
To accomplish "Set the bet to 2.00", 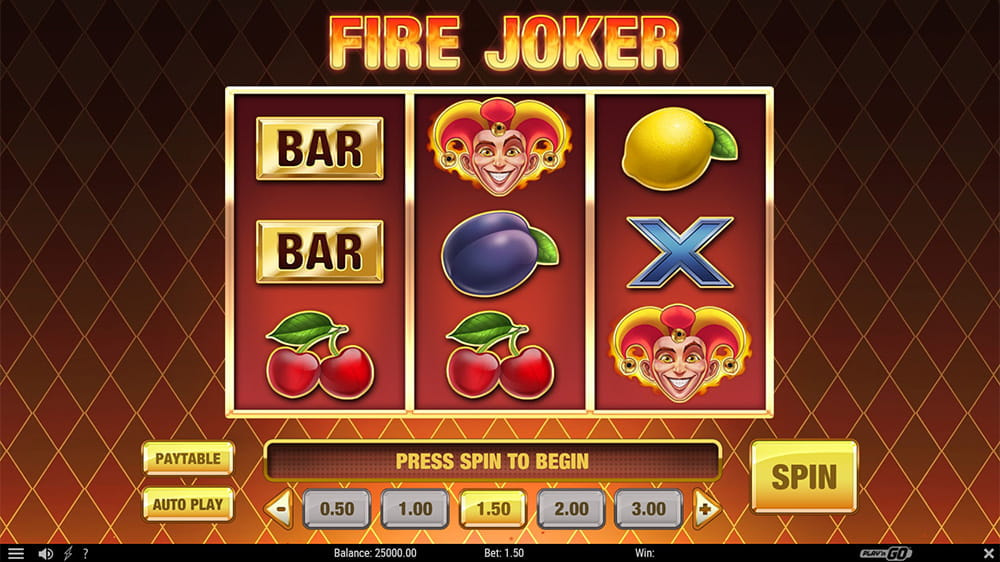I will 571,508.
